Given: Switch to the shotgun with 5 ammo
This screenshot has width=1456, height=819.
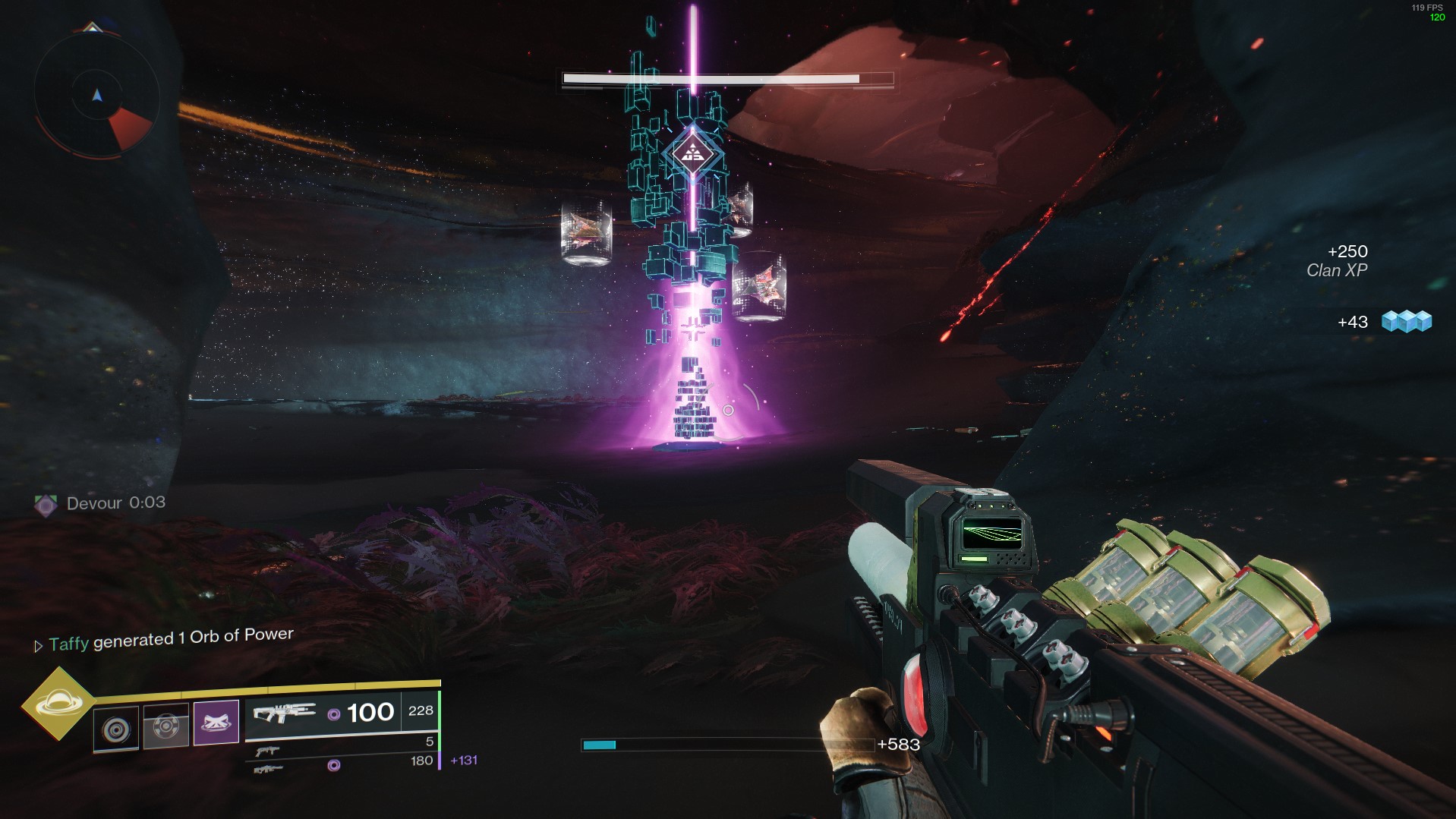Looking at the screenshot, I should click(267, 751).
